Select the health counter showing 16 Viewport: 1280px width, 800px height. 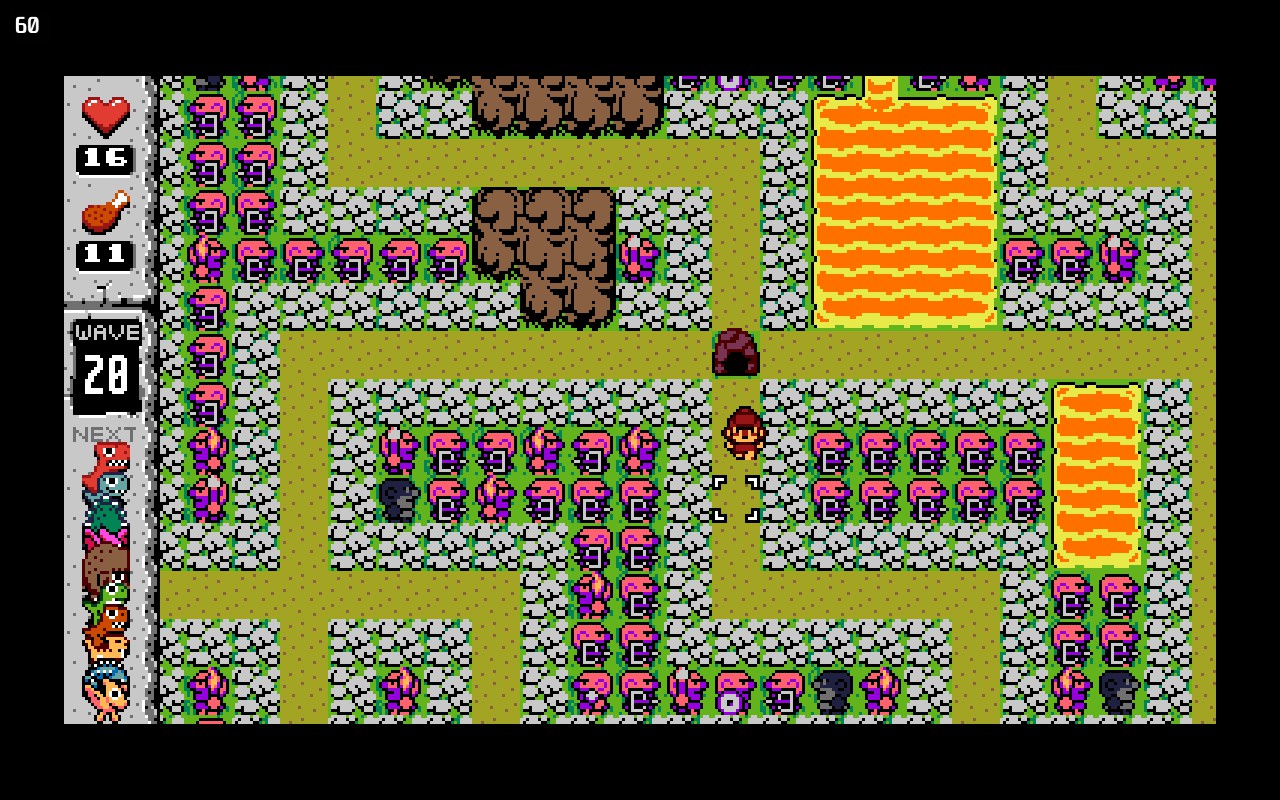[104, 157]
